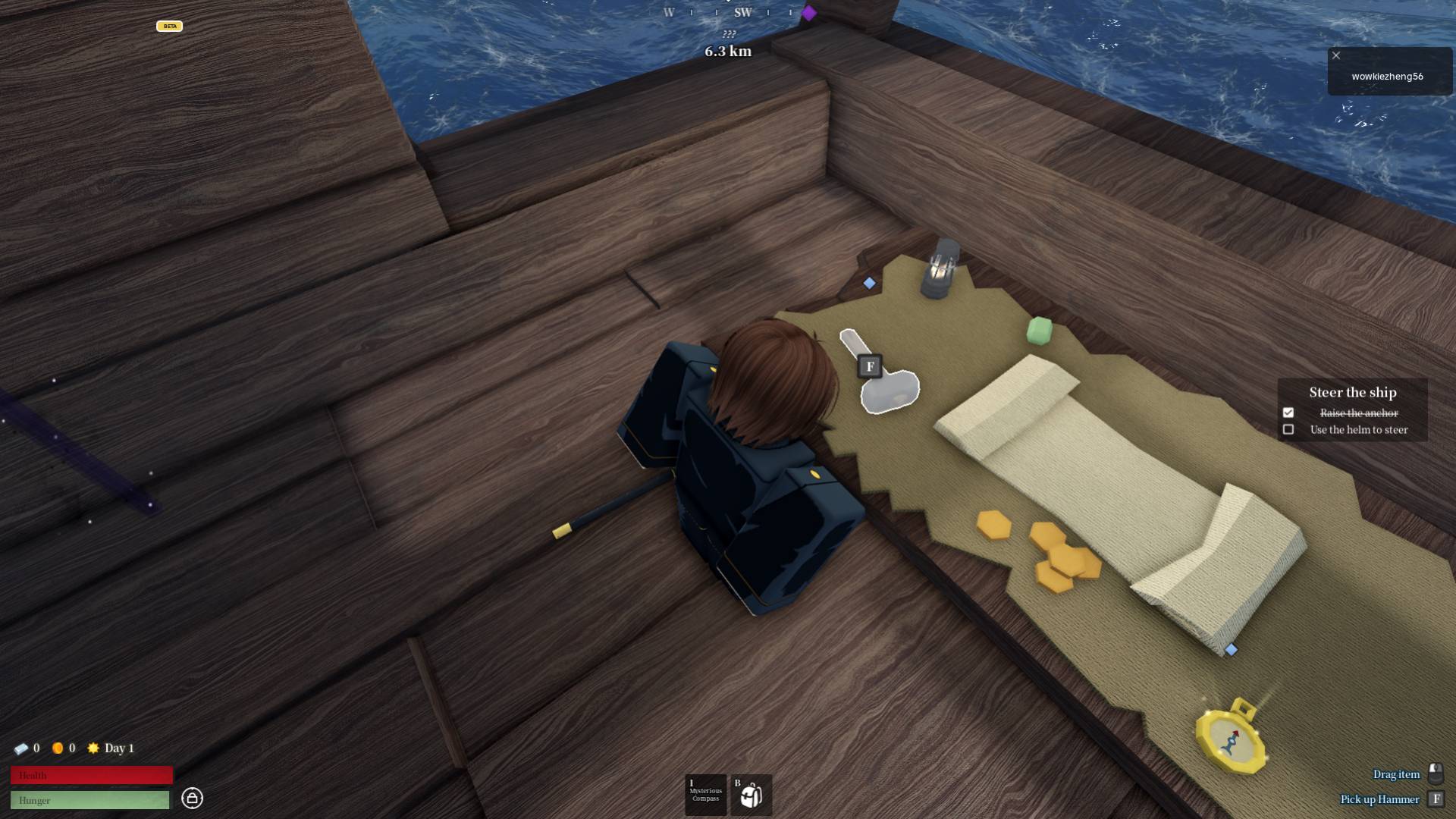1456x819 pixels.
Task: Click the lock icon near the Hunger bar
Action: point(194,799)
